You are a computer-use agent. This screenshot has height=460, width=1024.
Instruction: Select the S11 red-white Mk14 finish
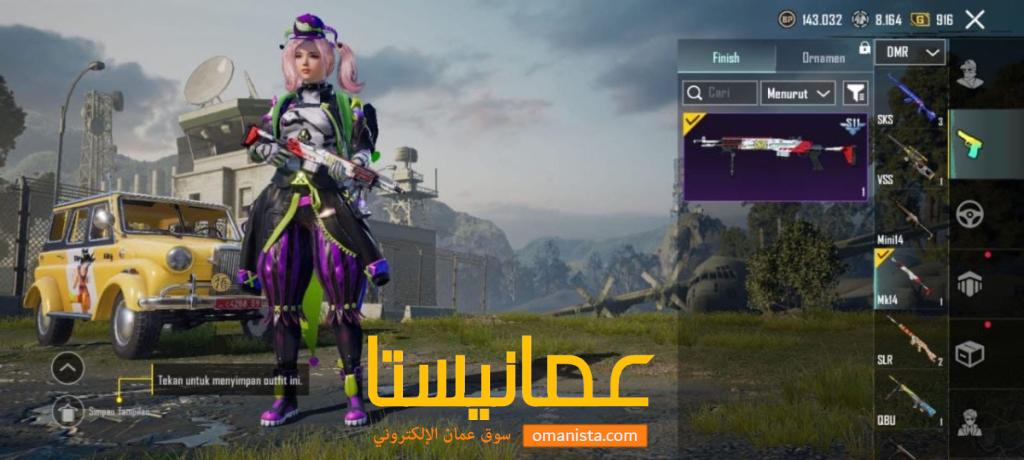point(774,155)
